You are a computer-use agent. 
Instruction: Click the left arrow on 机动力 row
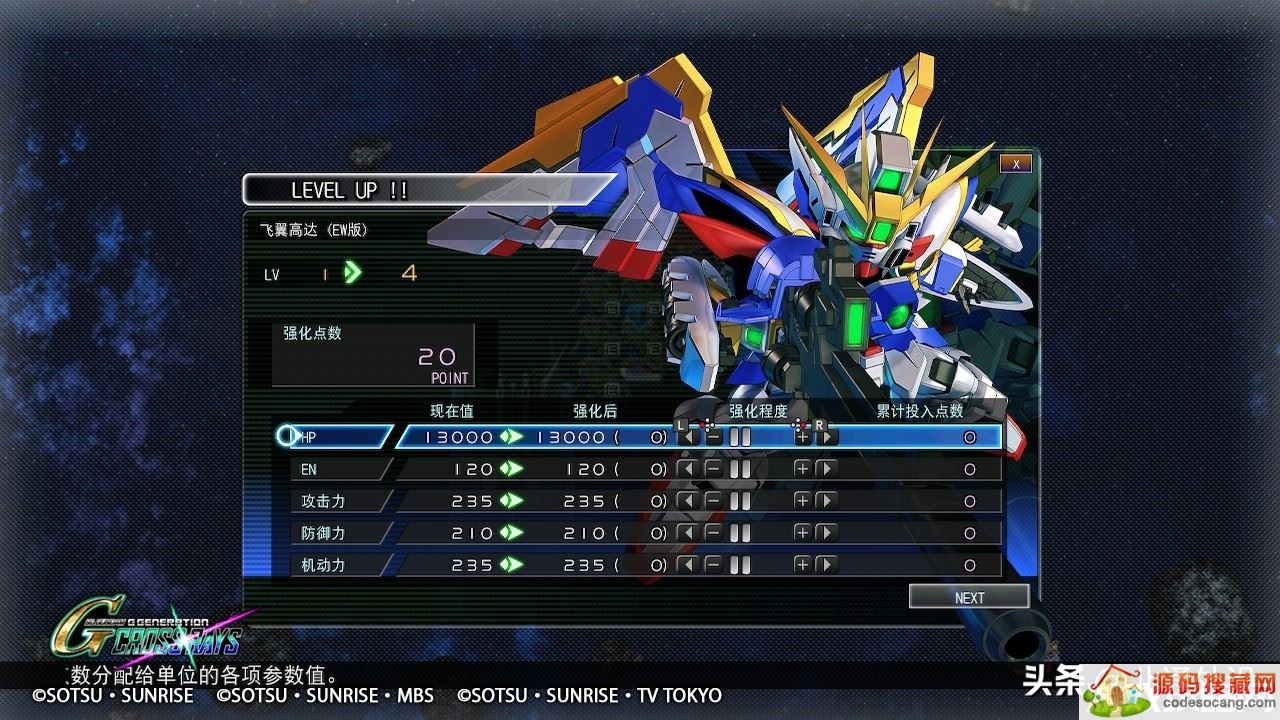pos(687,565)
